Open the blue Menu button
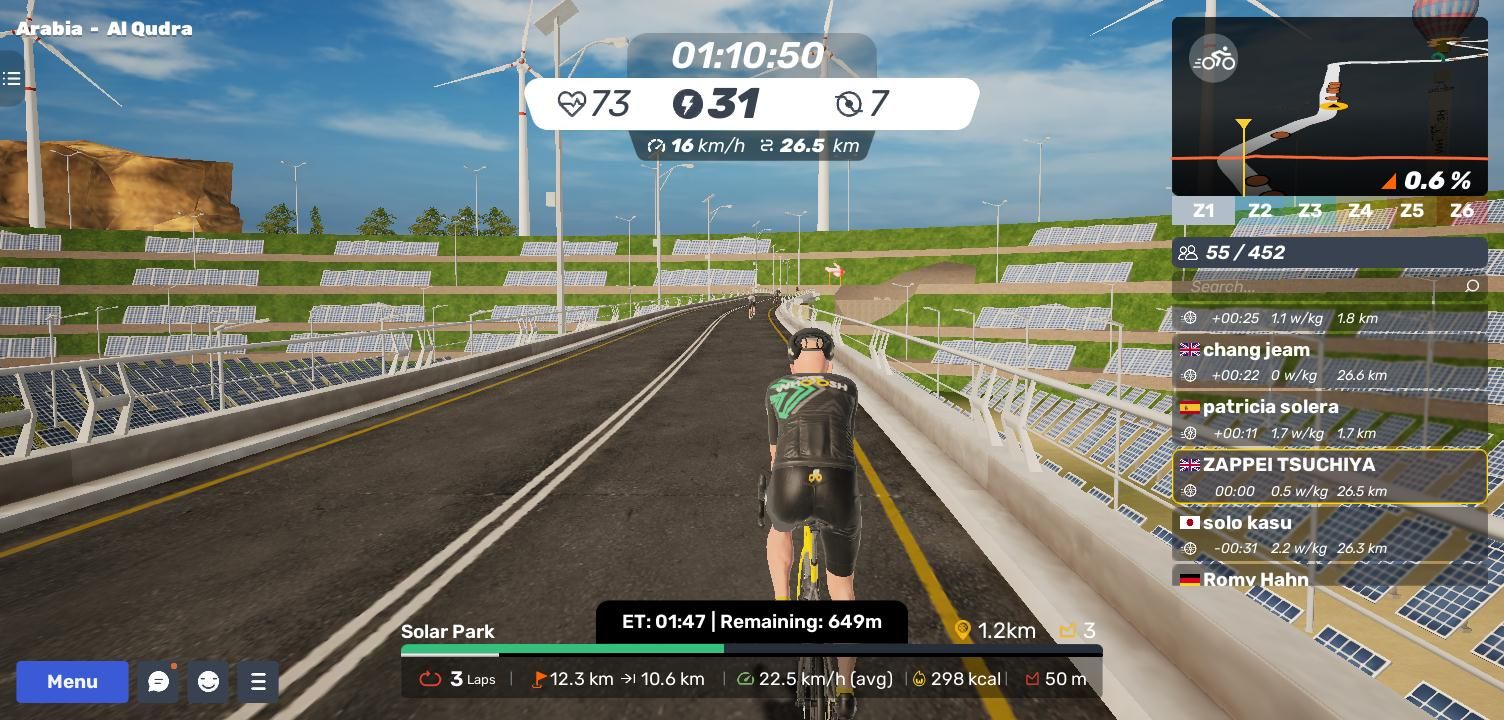This screenshot has height=720, width=1504. click(72, 682)
